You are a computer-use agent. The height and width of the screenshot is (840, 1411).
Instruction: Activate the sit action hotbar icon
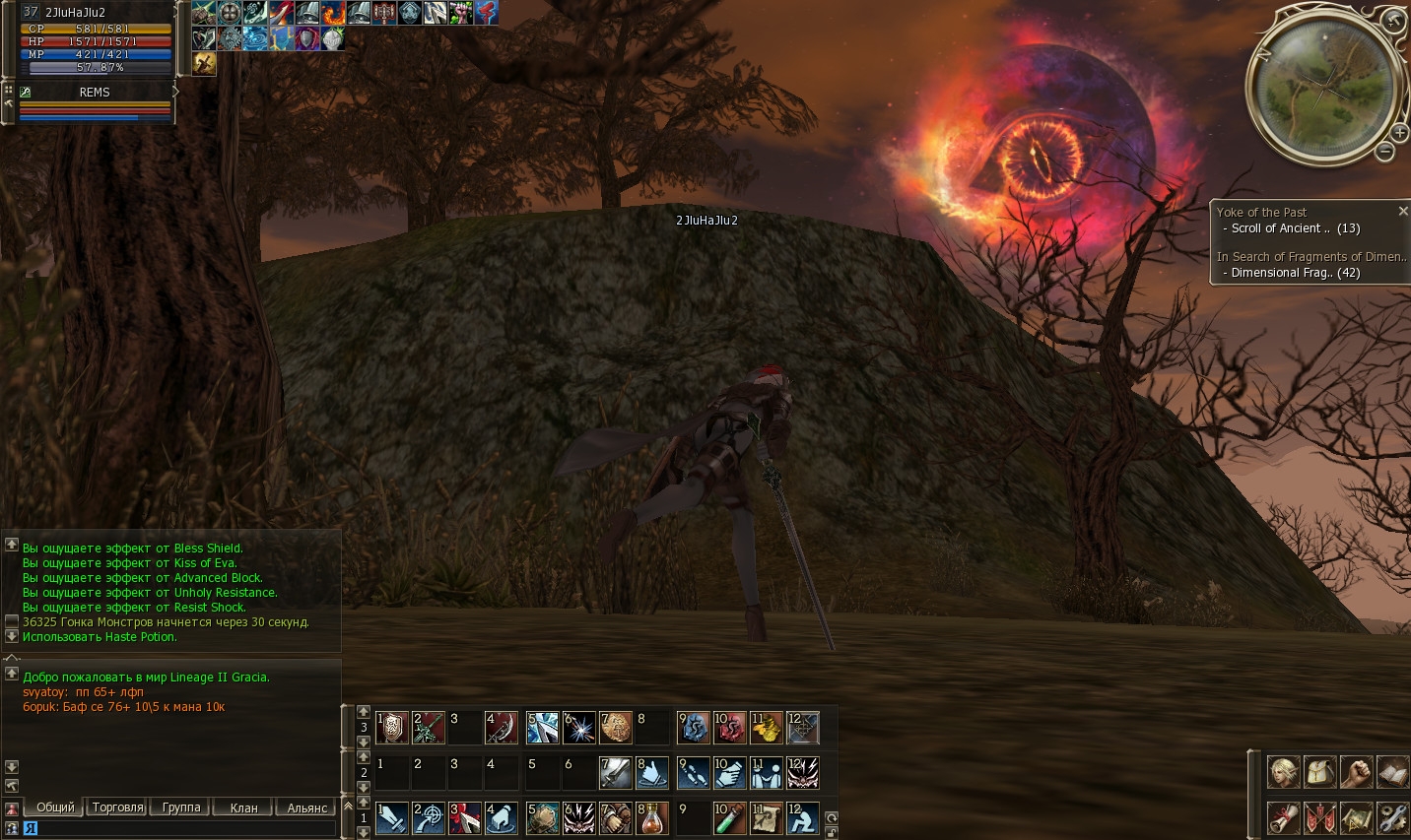(802, 818)
